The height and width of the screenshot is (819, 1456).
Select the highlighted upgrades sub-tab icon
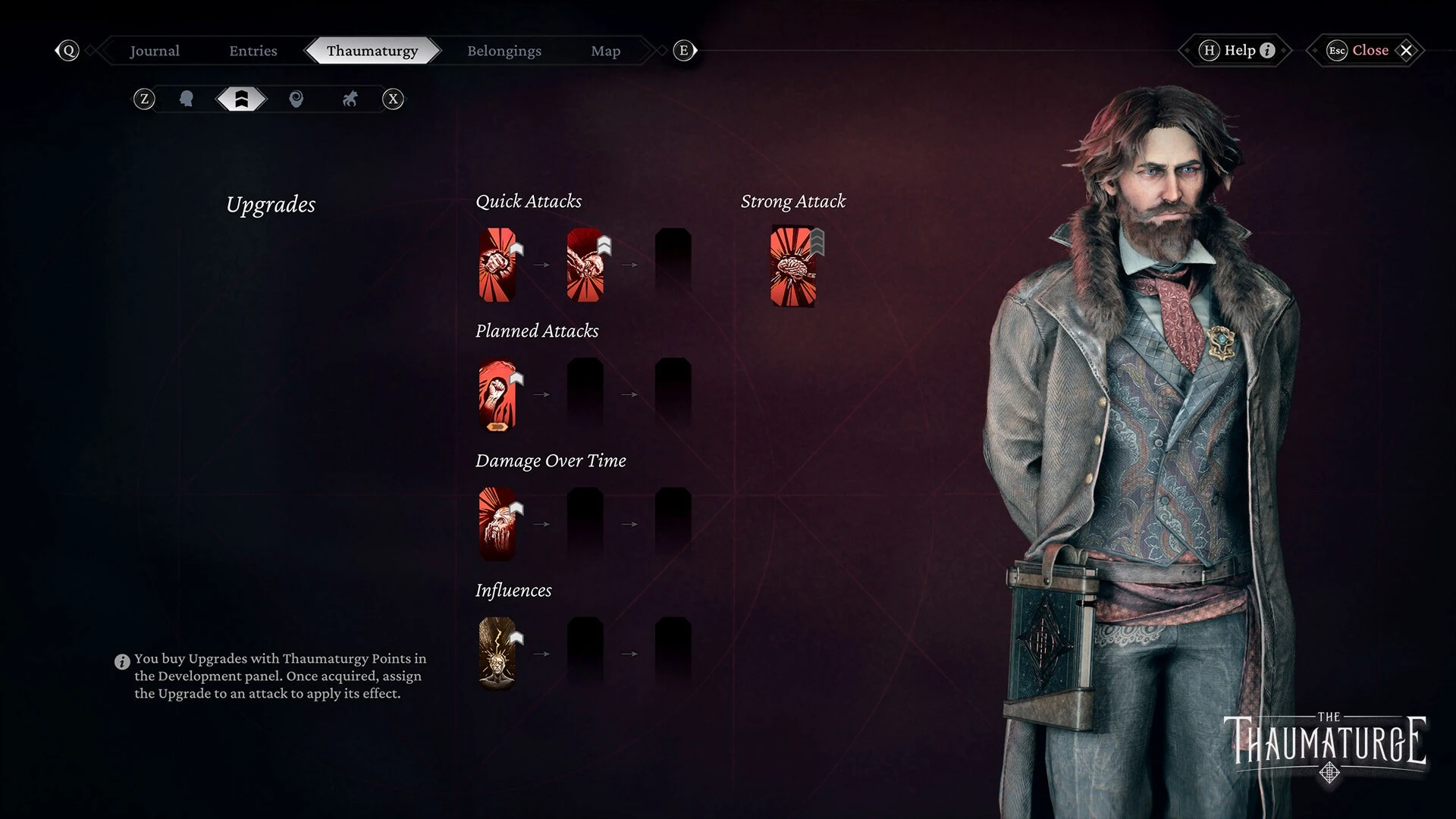click(241, 99)
